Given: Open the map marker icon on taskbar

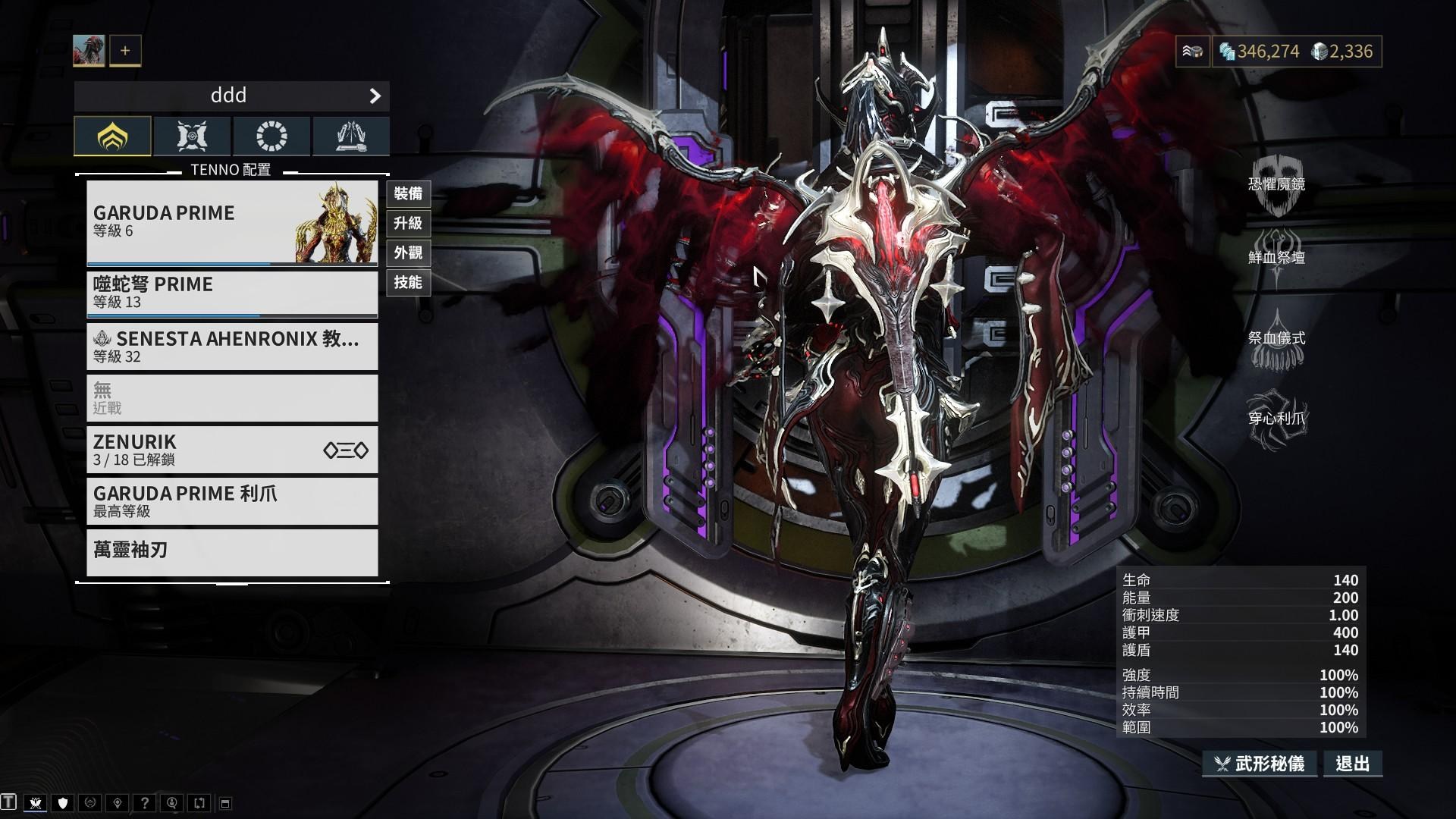Looking at the screenshot, I should 117,802.
